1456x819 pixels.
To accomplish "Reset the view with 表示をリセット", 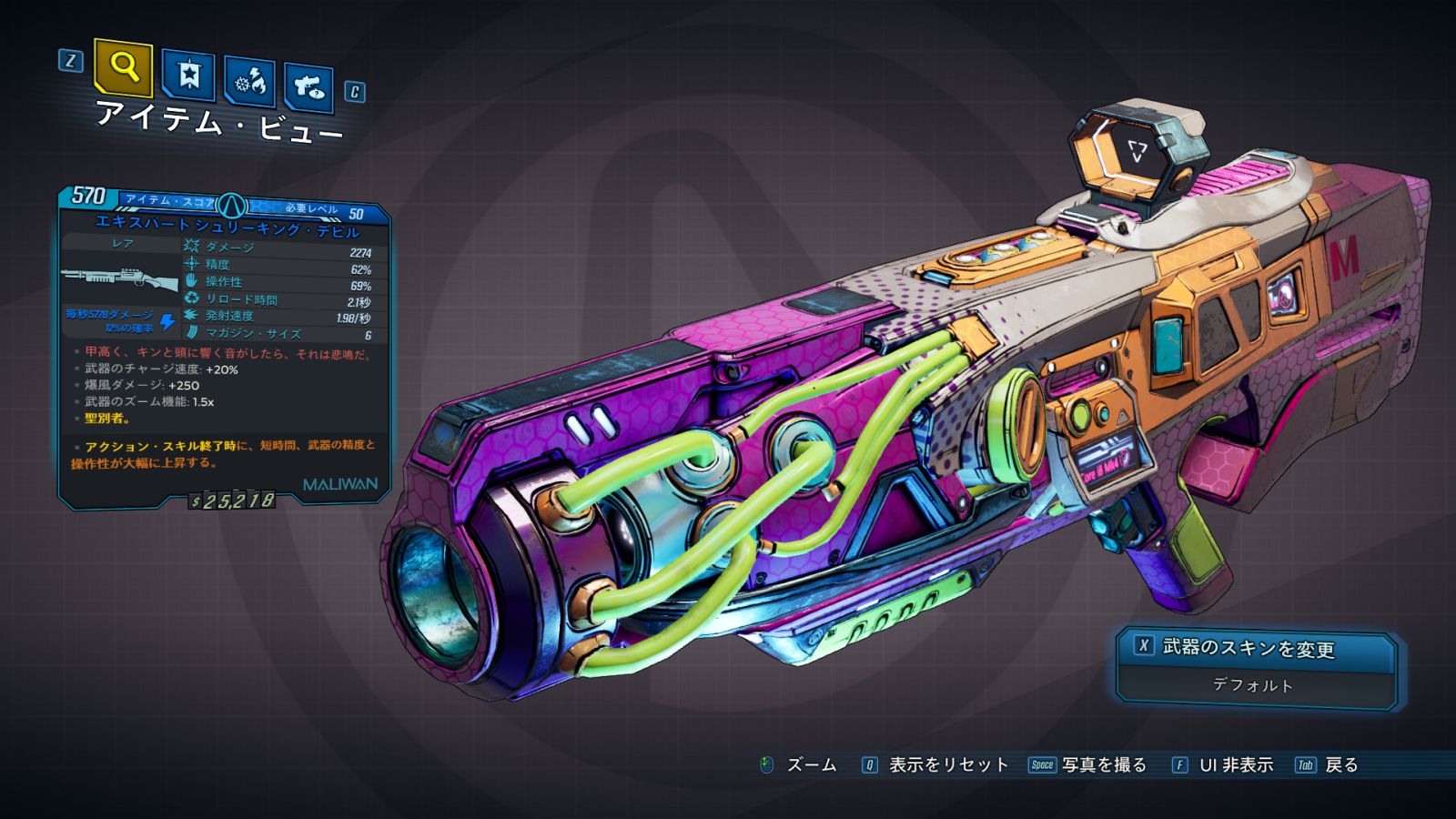I will (947, 764).
